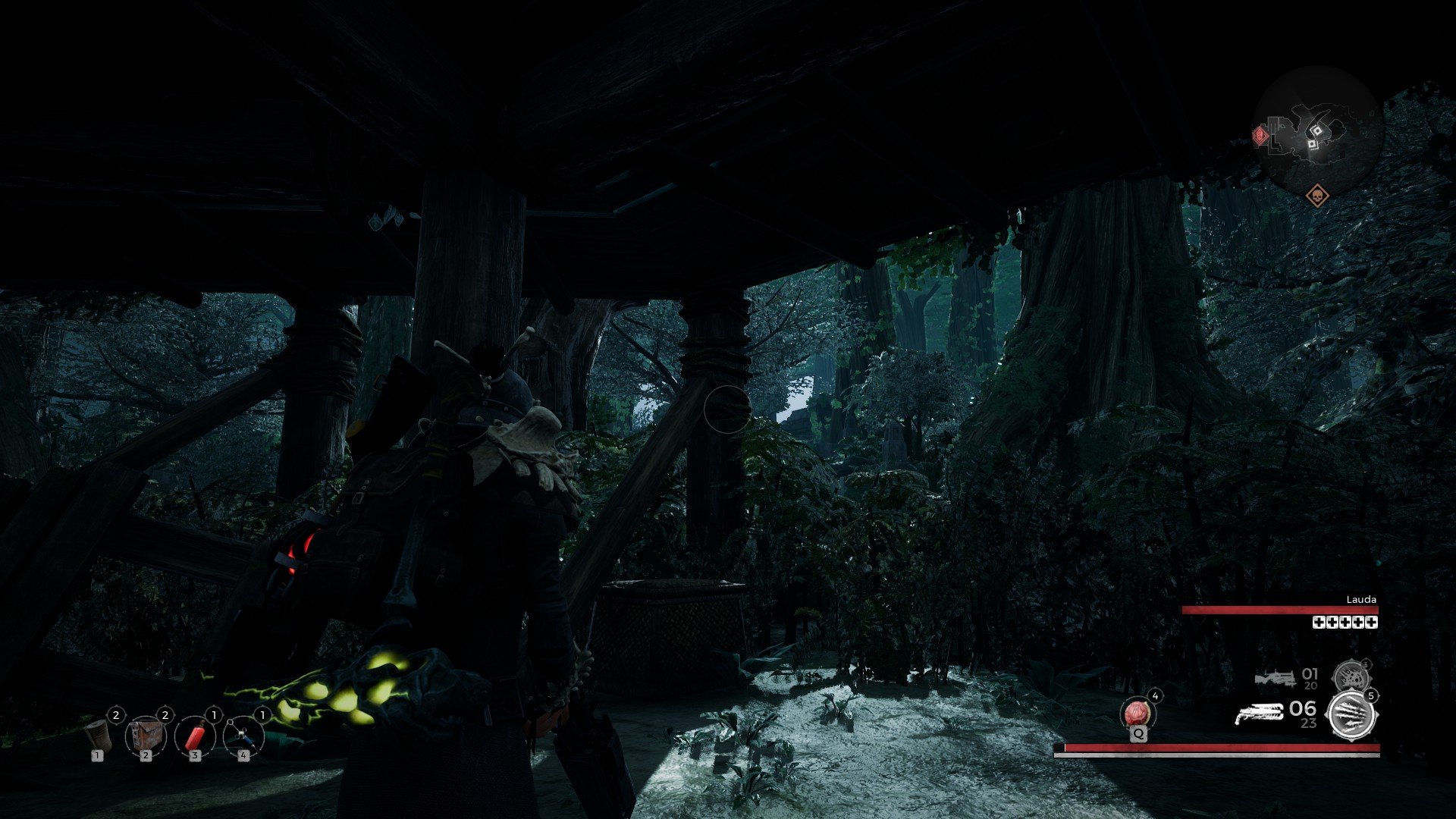Toggle the red checkpoint marker left of the minimap
The image size is (1456, 819).
pyautogui.click(x=1260, y=135)
